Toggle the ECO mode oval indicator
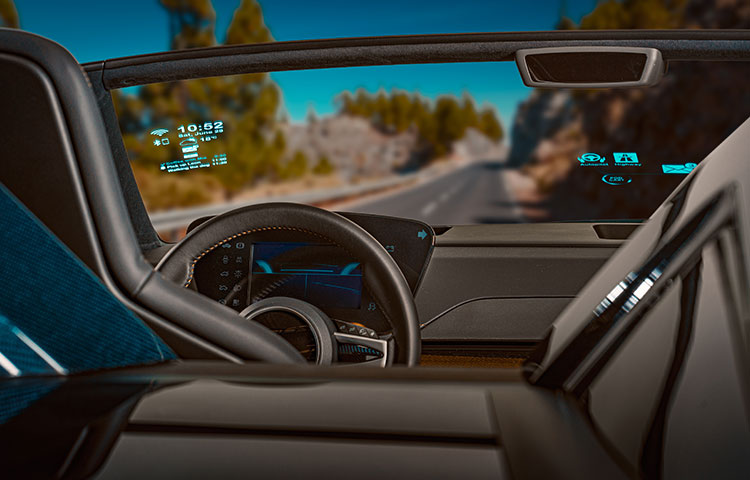Image resolution: width=750 pixels, height=480 pixels. tap(616, 179)
